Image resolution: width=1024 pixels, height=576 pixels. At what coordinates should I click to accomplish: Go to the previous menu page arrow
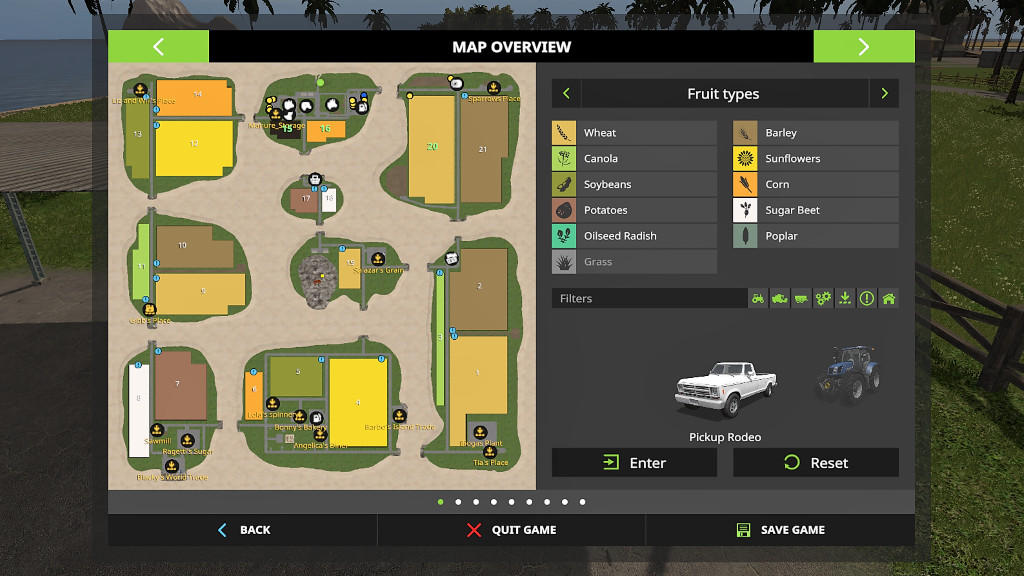[x=158, y=47]
